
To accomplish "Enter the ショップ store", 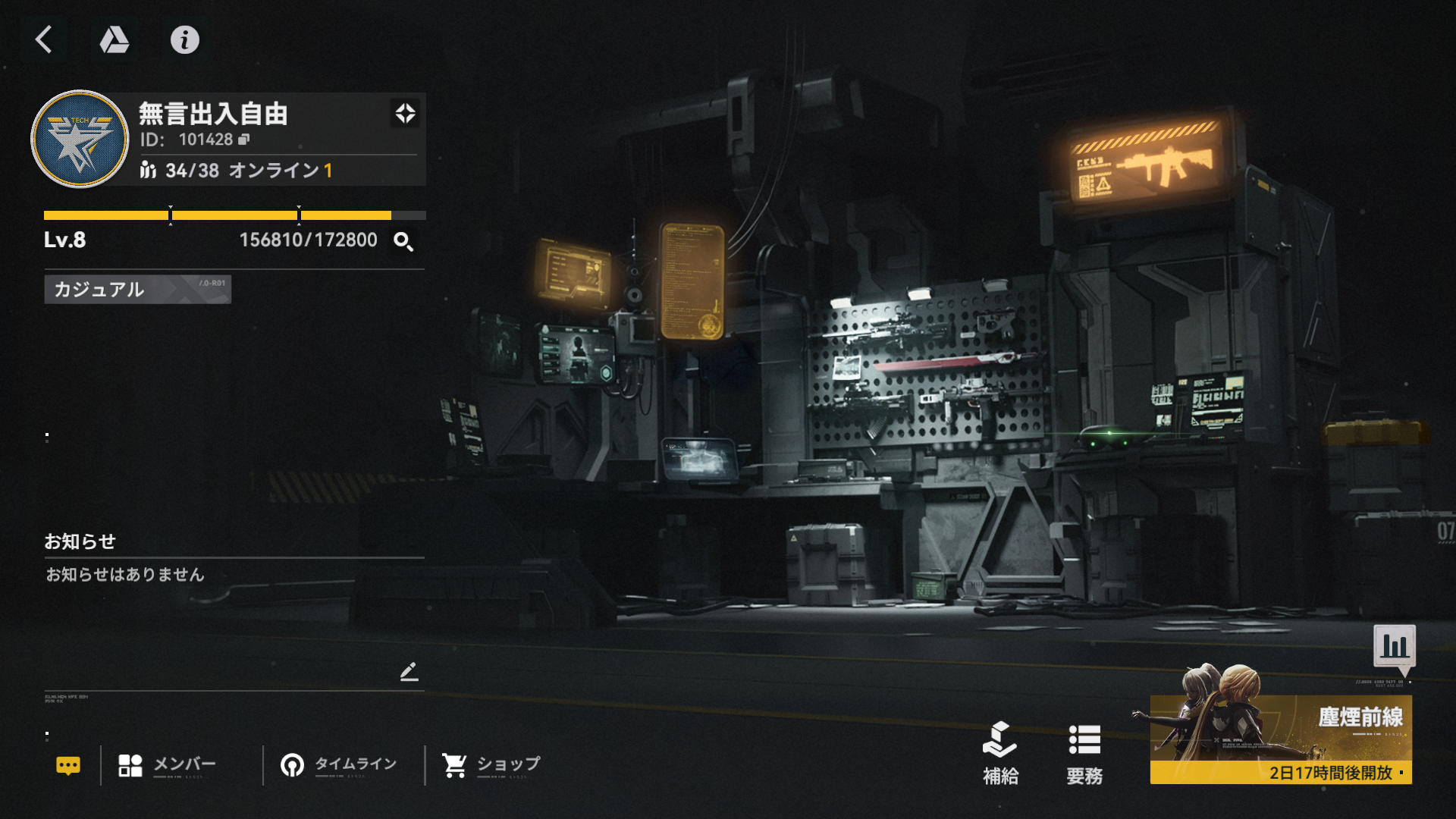I will [x=491, y=764].
